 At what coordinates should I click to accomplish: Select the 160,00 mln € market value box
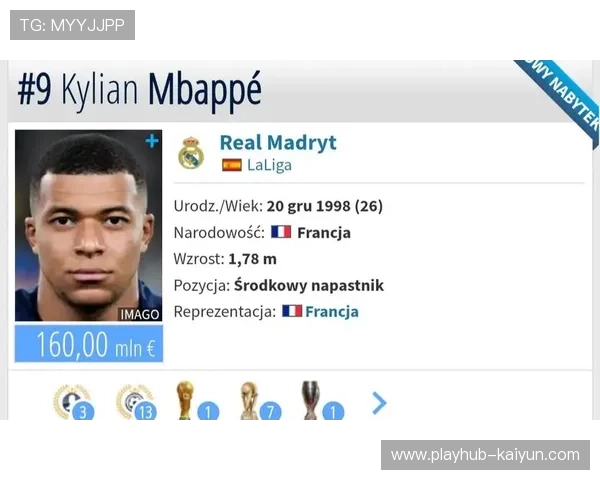coord(88,344)
